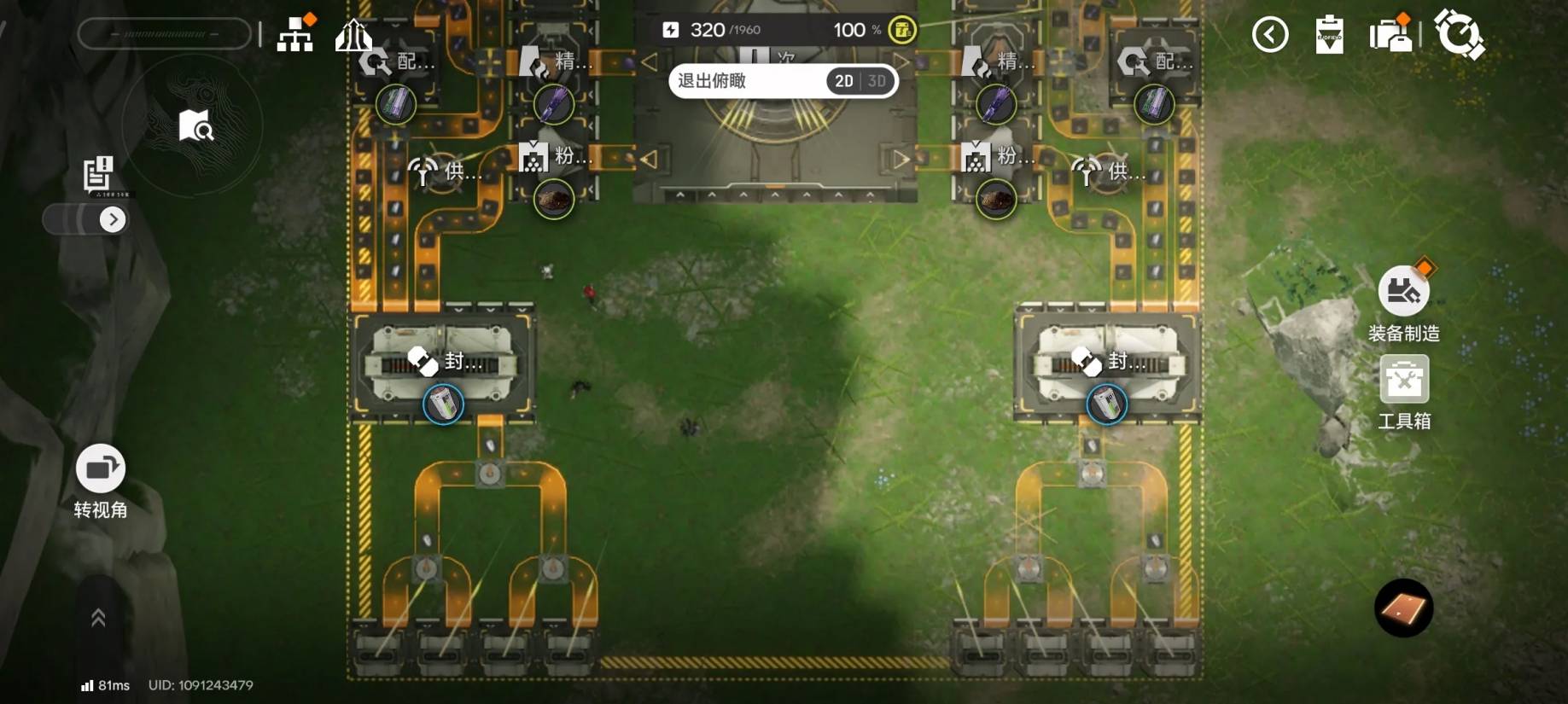Go back with the circled arrow button
The image size is (1568, 704).
click(1269, 35)
